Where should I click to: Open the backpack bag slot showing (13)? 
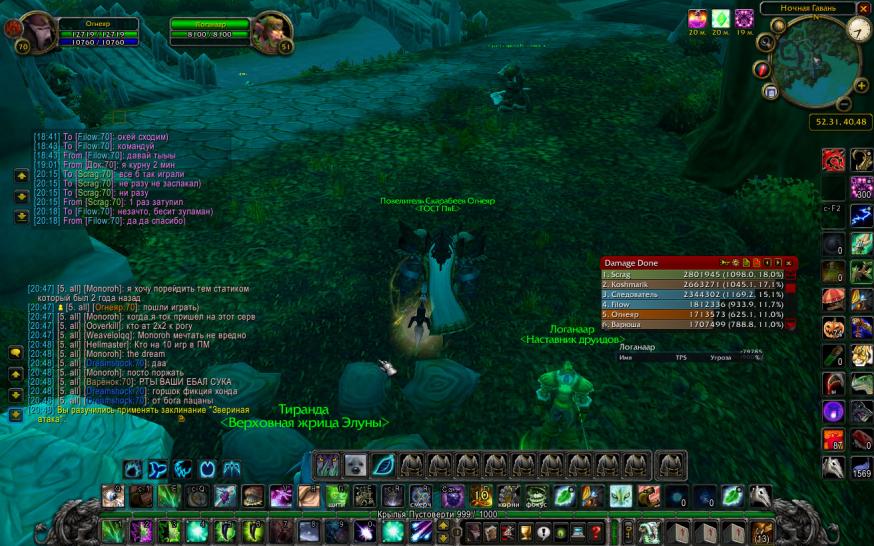tap(762, 531)
